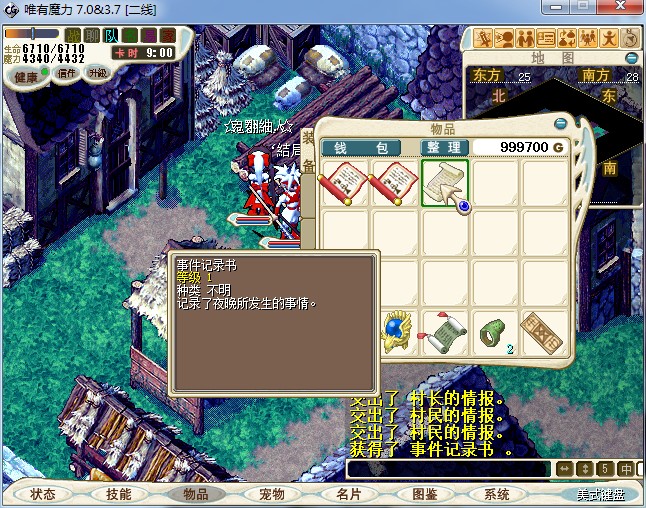Viewport: 646px width, 508px height.
Task: Open the 宠物 pets menu
Action: point(271,494)
